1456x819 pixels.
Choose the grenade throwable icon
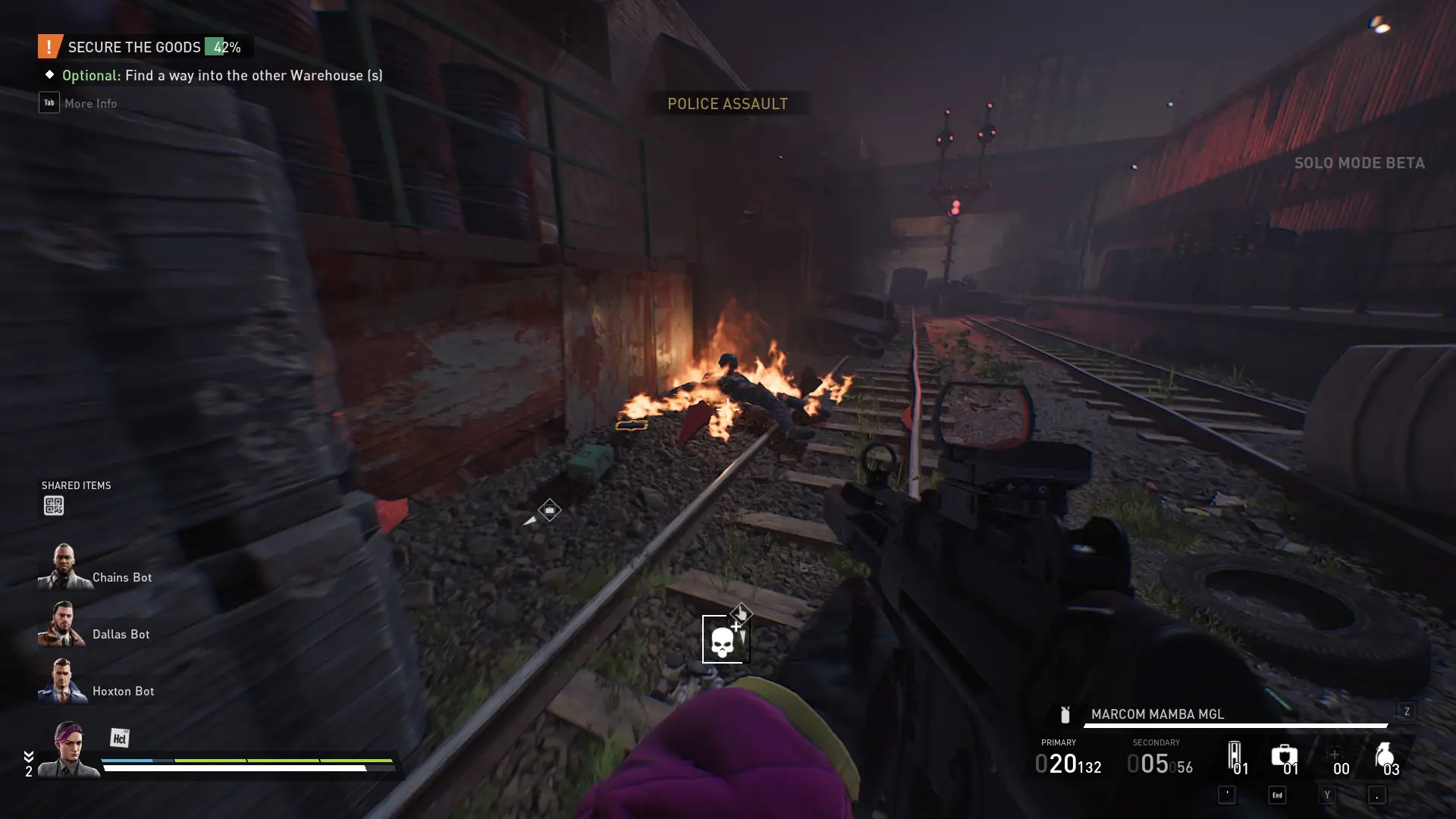coord(1384,756)
